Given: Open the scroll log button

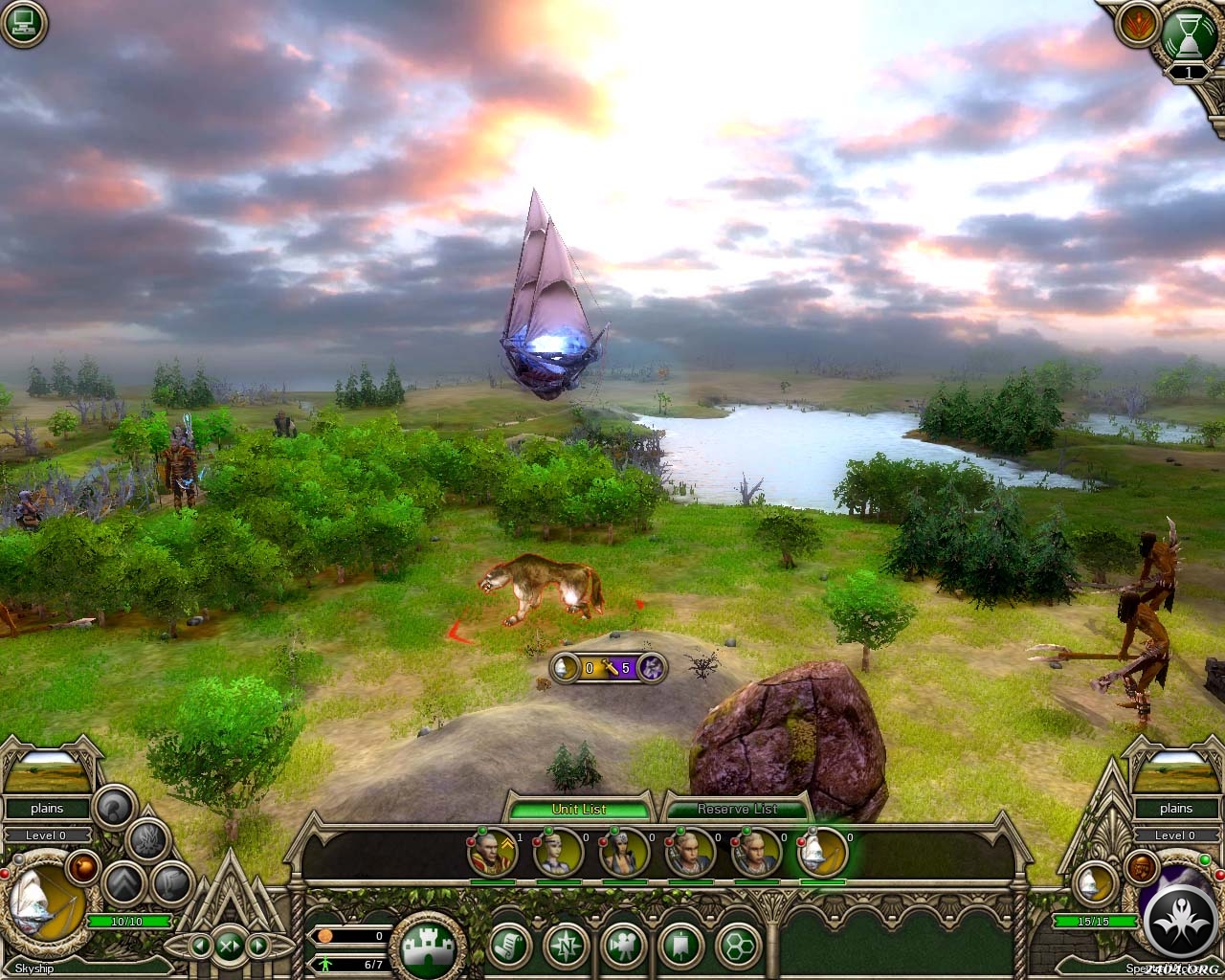Looking at the screenshot, I should pyautogui.click(x=509, y=947).
